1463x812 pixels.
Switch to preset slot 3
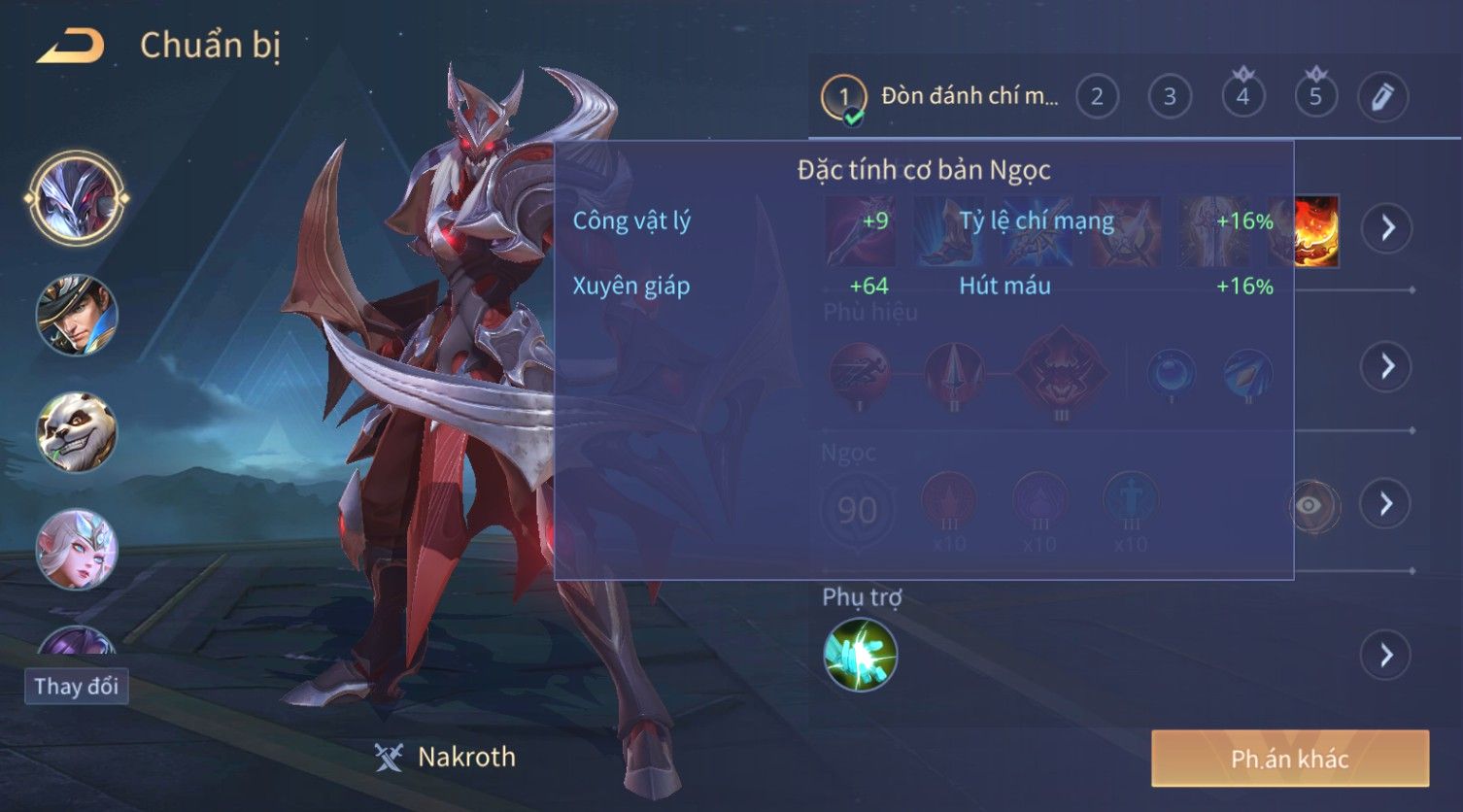click(1170, 97)
